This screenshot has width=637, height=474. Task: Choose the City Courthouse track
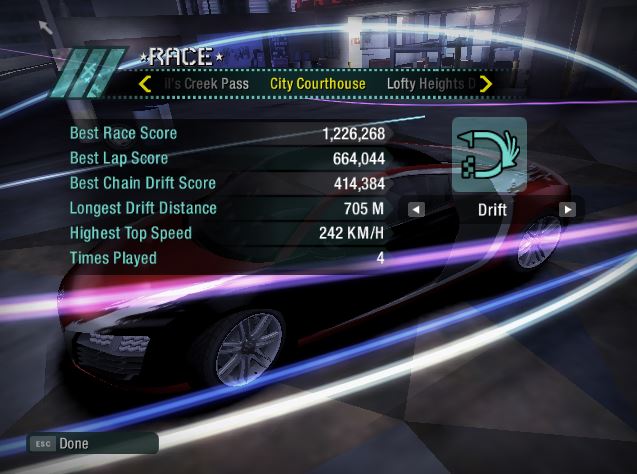tap(318, 84)
